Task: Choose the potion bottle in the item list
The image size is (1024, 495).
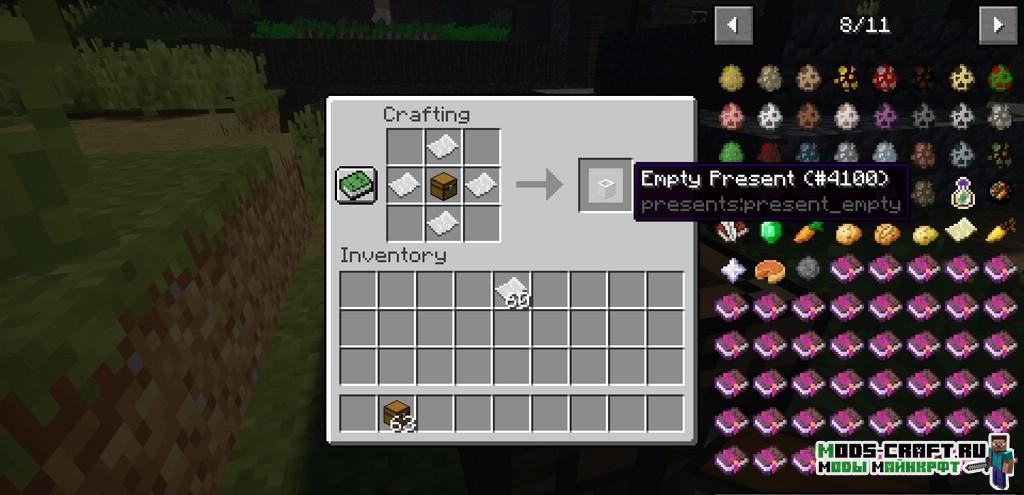Action: [x=961, y=190]
